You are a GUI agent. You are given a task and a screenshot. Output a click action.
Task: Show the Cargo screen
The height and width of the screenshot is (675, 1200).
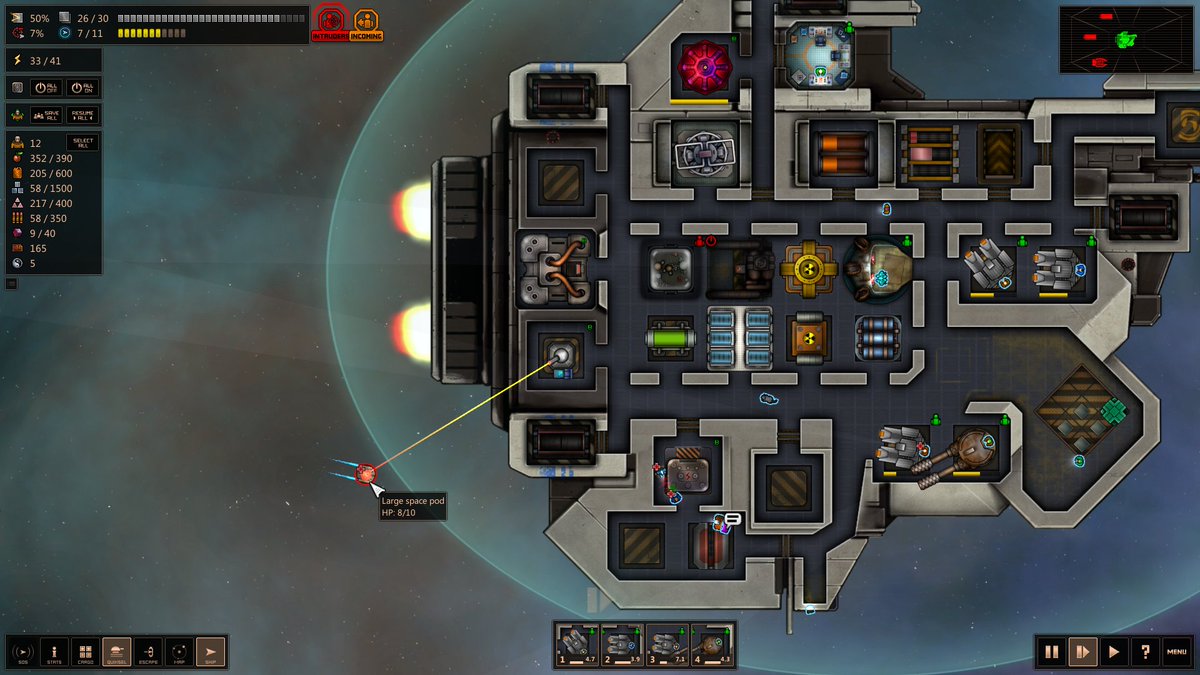click(x=85, y=652)
